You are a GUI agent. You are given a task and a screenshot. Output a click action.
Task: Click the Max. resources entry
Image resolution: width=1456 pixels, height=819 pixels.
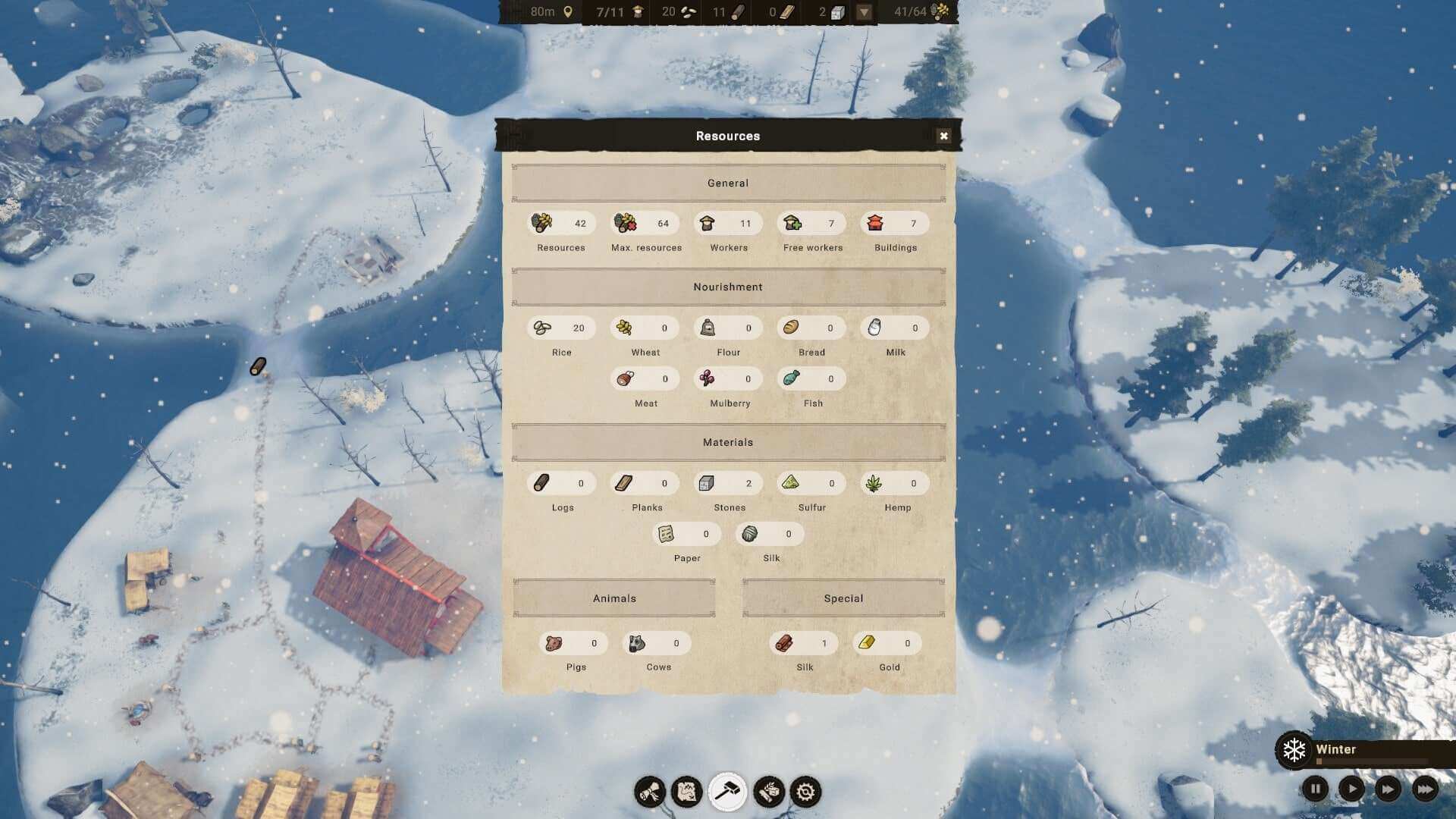pos(645,224)
